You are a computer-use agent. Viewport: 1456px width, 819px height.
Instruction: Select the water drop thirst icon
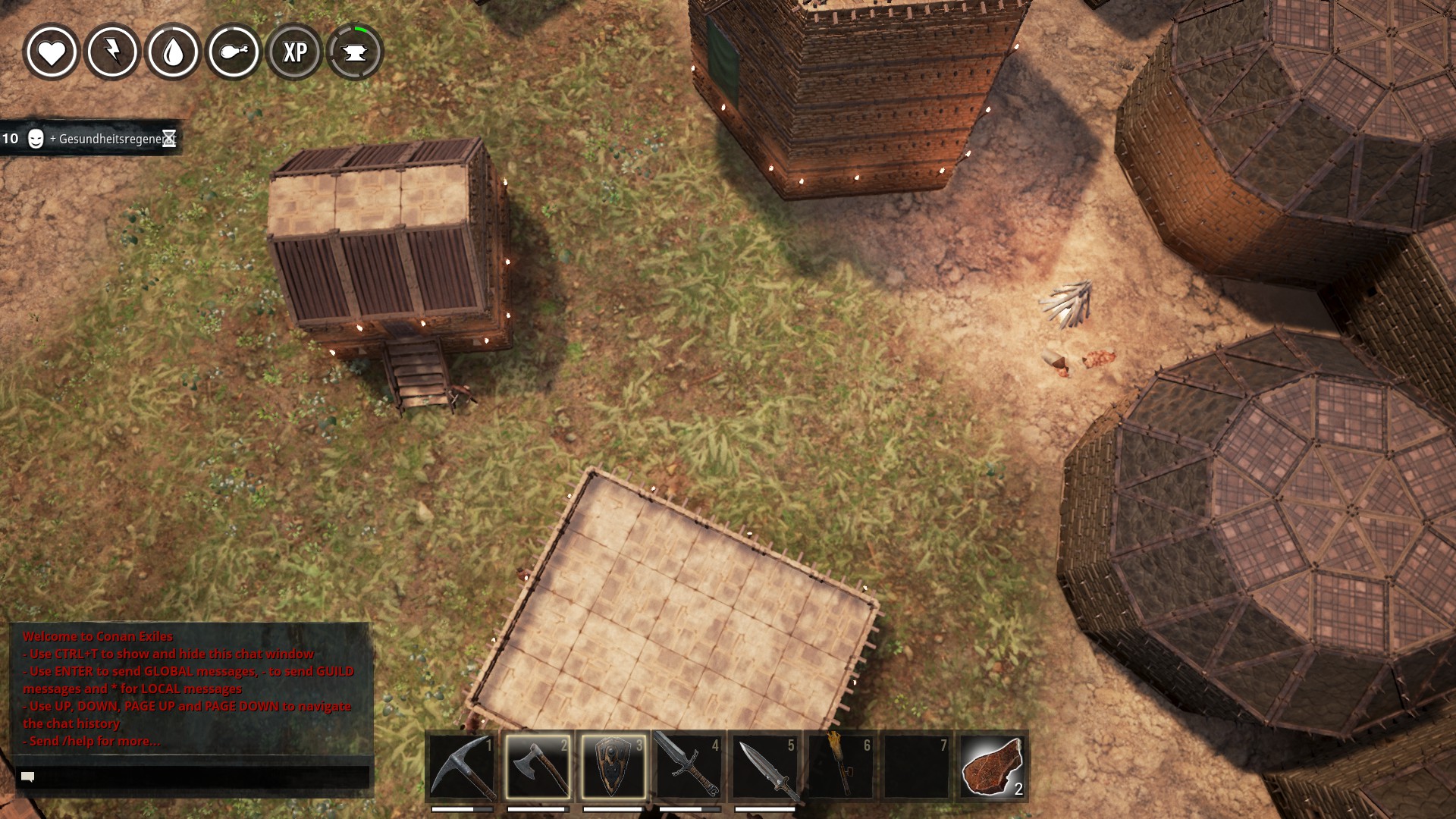point(173,52)
